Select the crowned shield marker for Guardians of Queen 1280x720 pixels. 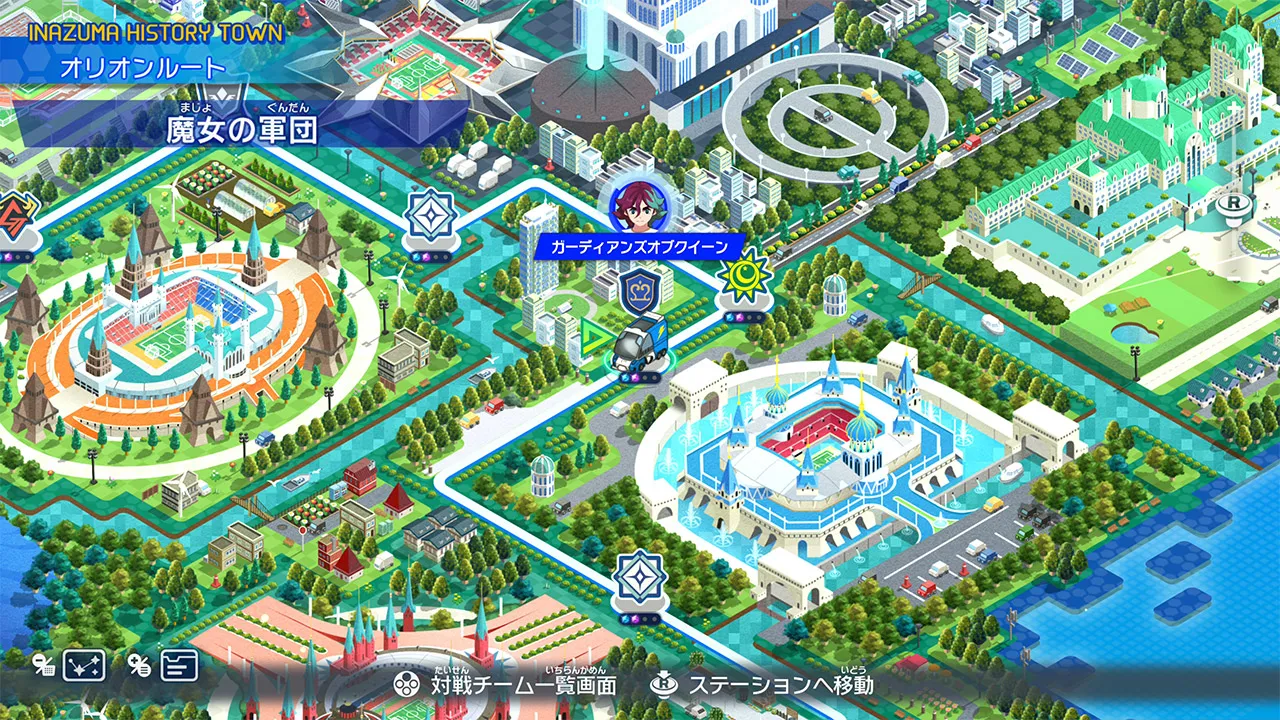pyautogui.click(x=637, y=290)
